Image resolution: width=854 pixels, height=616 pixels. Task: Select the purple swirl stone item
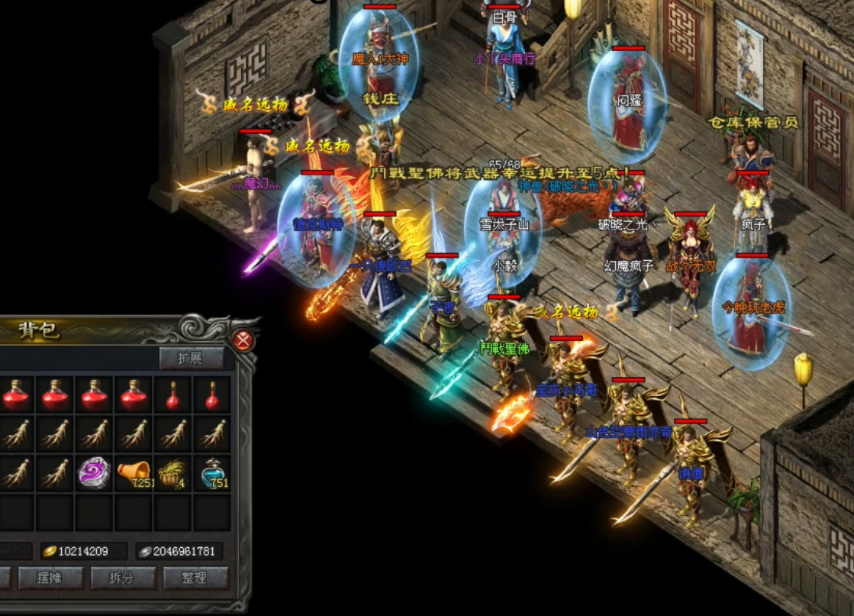tap(95, 471)
